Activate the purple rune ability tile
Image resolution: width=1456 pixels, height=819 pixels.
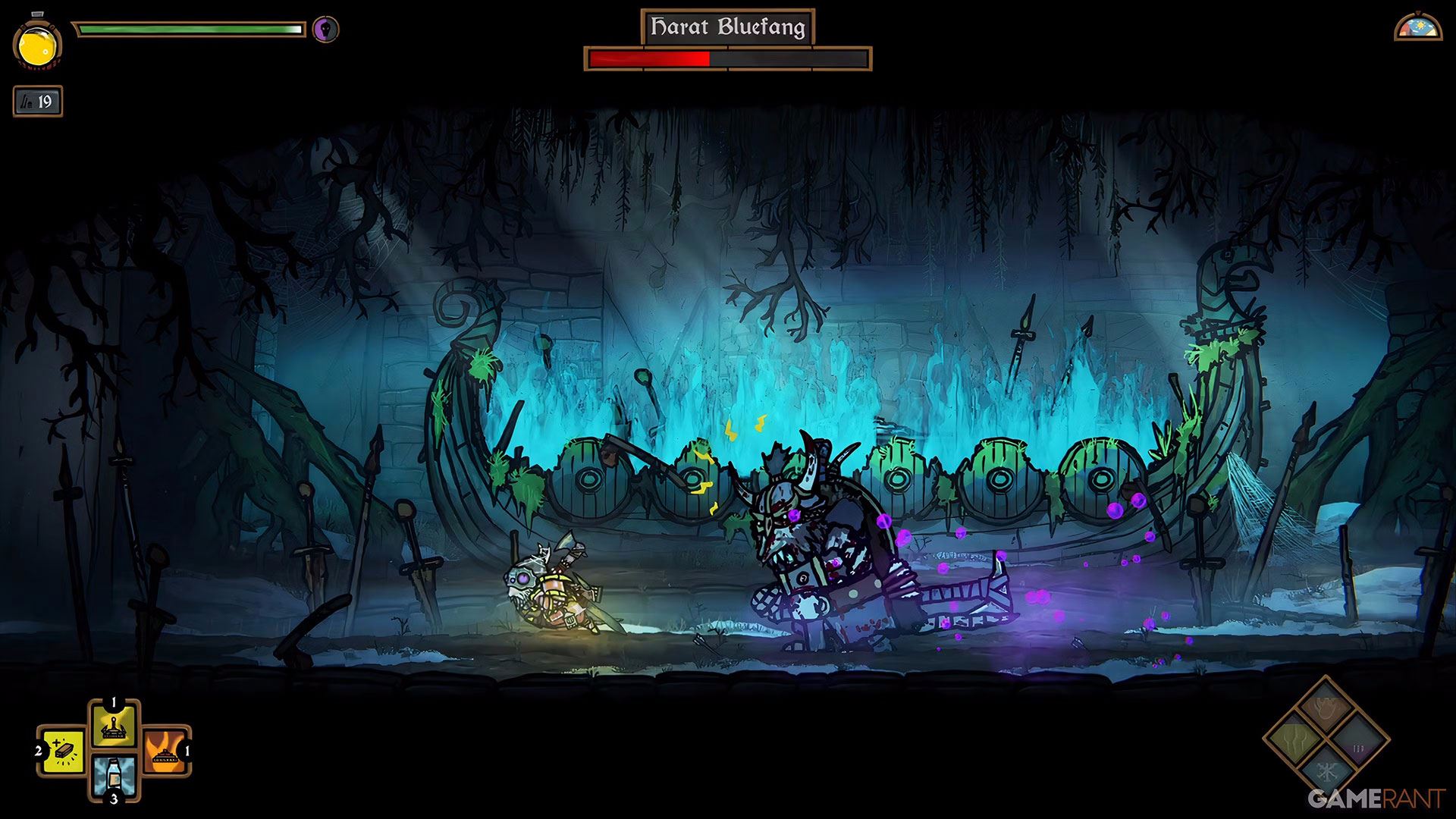click(x=1358, y=741)
